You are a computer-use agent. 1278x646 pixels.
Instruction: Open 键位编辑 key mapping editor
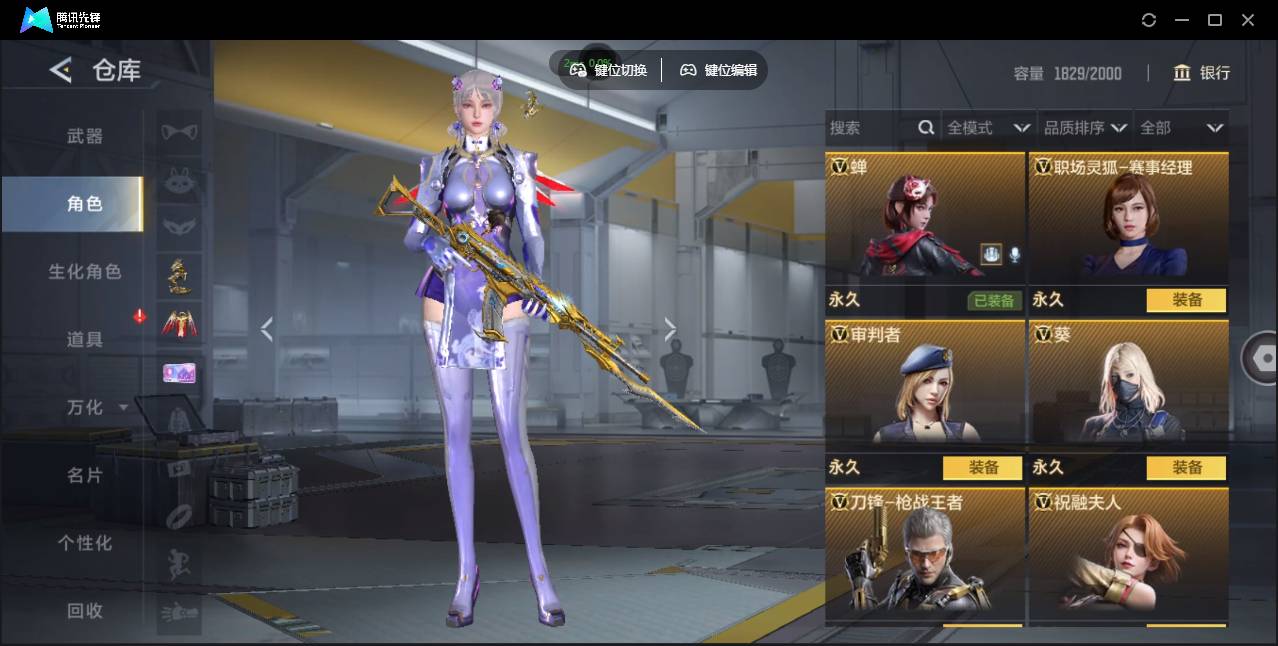[719, 70]
